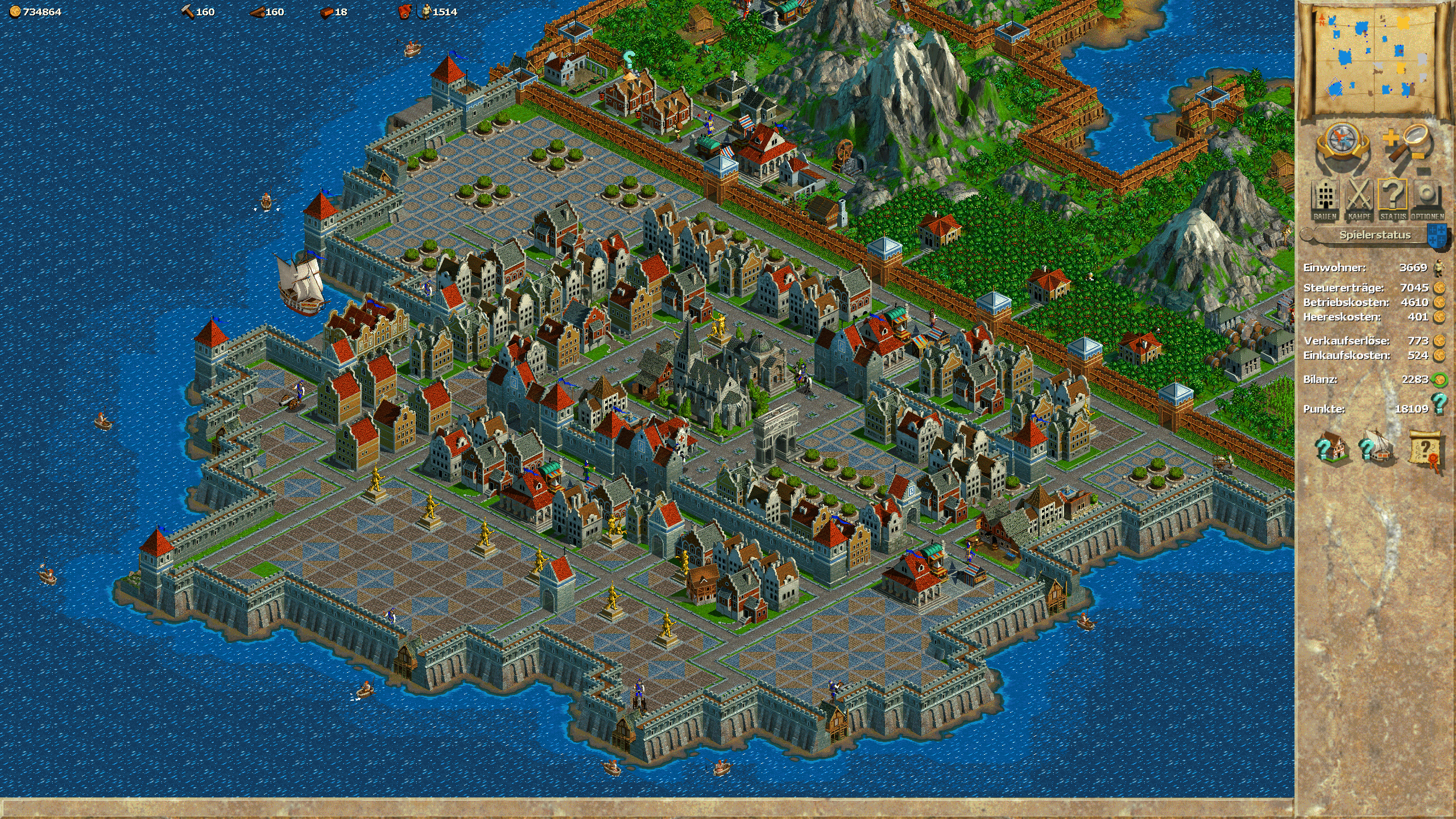Open the scroll with red seal
The image size is (1456, 819).
coord(1427,450)
